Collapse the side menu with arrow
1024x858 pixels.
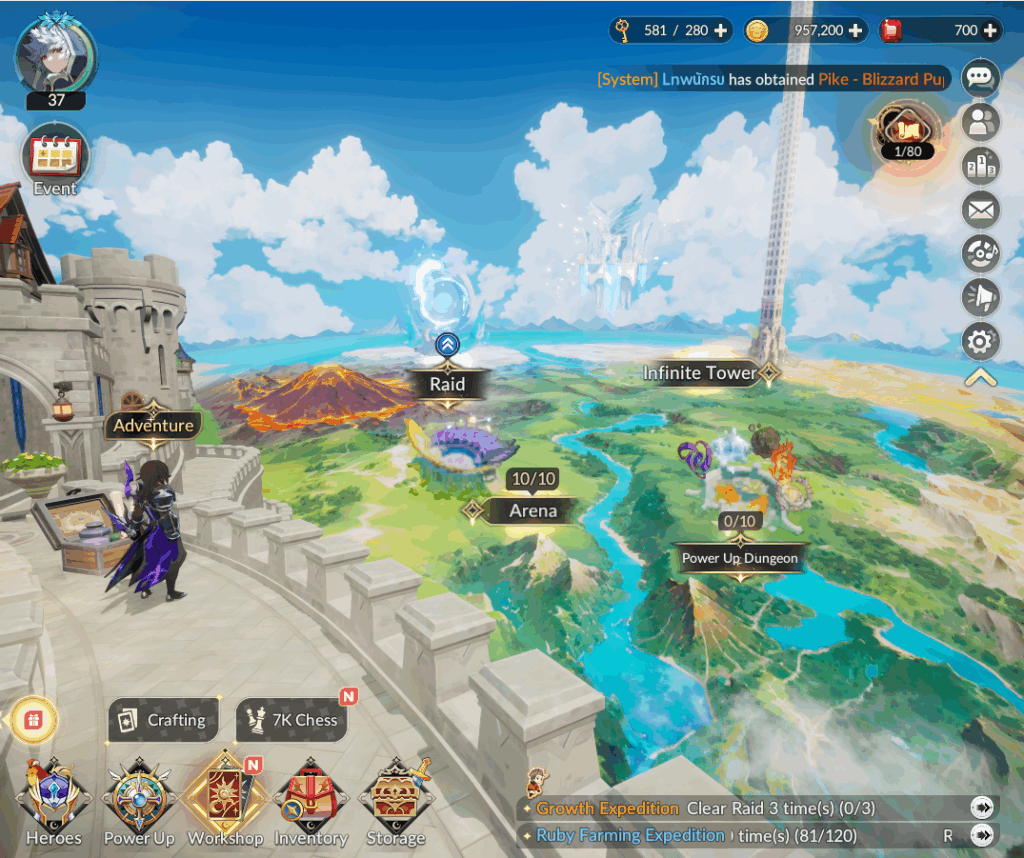pyautogui.click(x=980, y=378)
